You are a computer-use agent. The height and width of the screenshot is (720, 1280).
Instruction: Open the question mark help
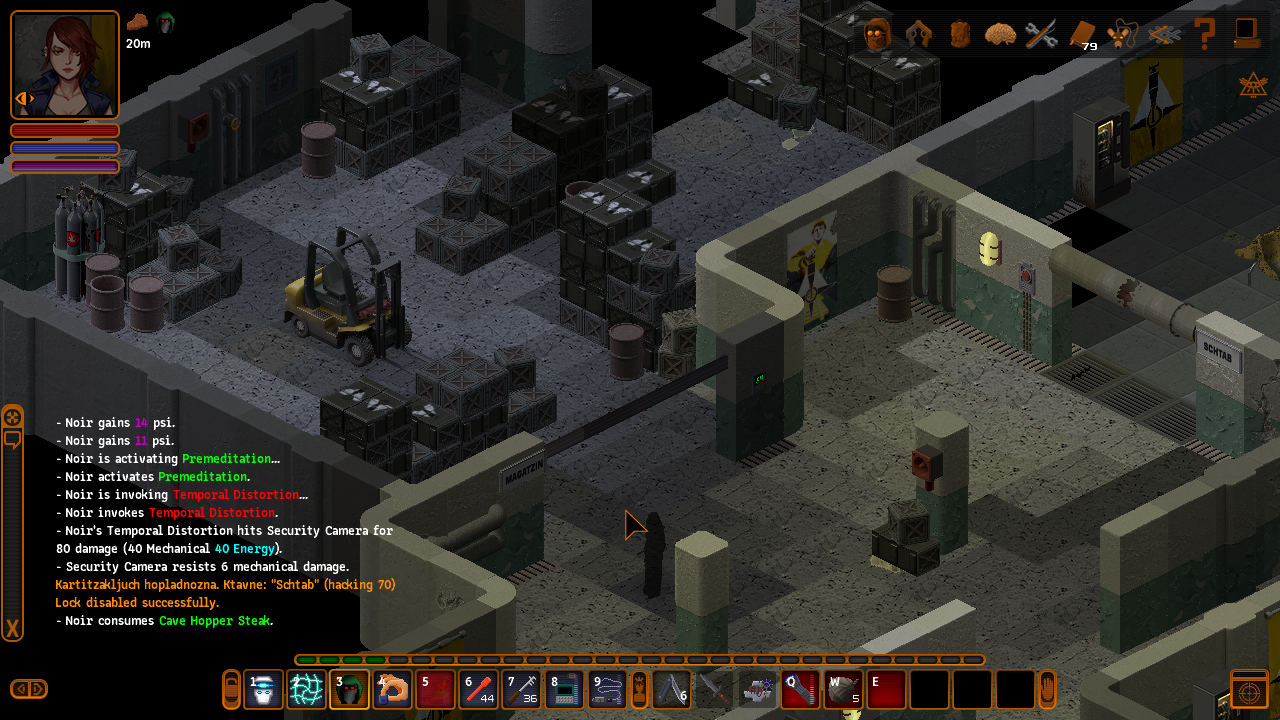pyautogui.click(x=1205, y=34)
